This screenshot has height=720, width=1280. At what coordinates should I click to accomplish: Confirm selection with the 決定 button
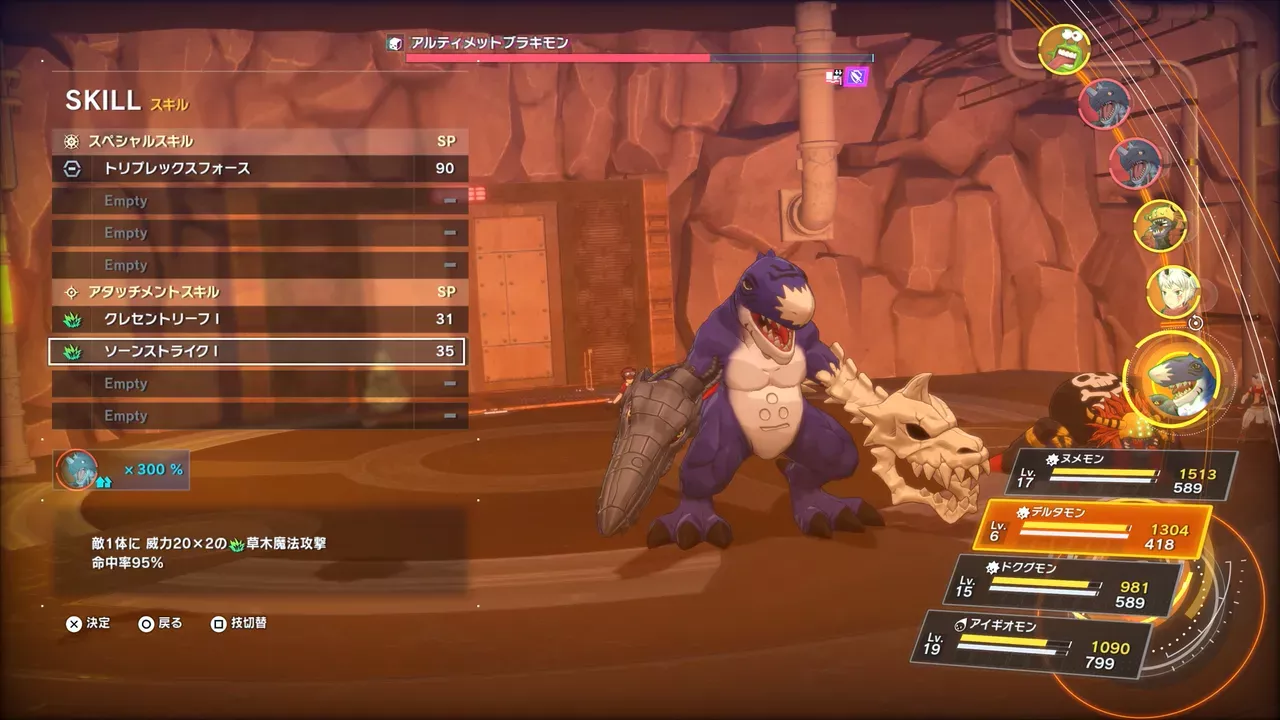pos(88,622)
